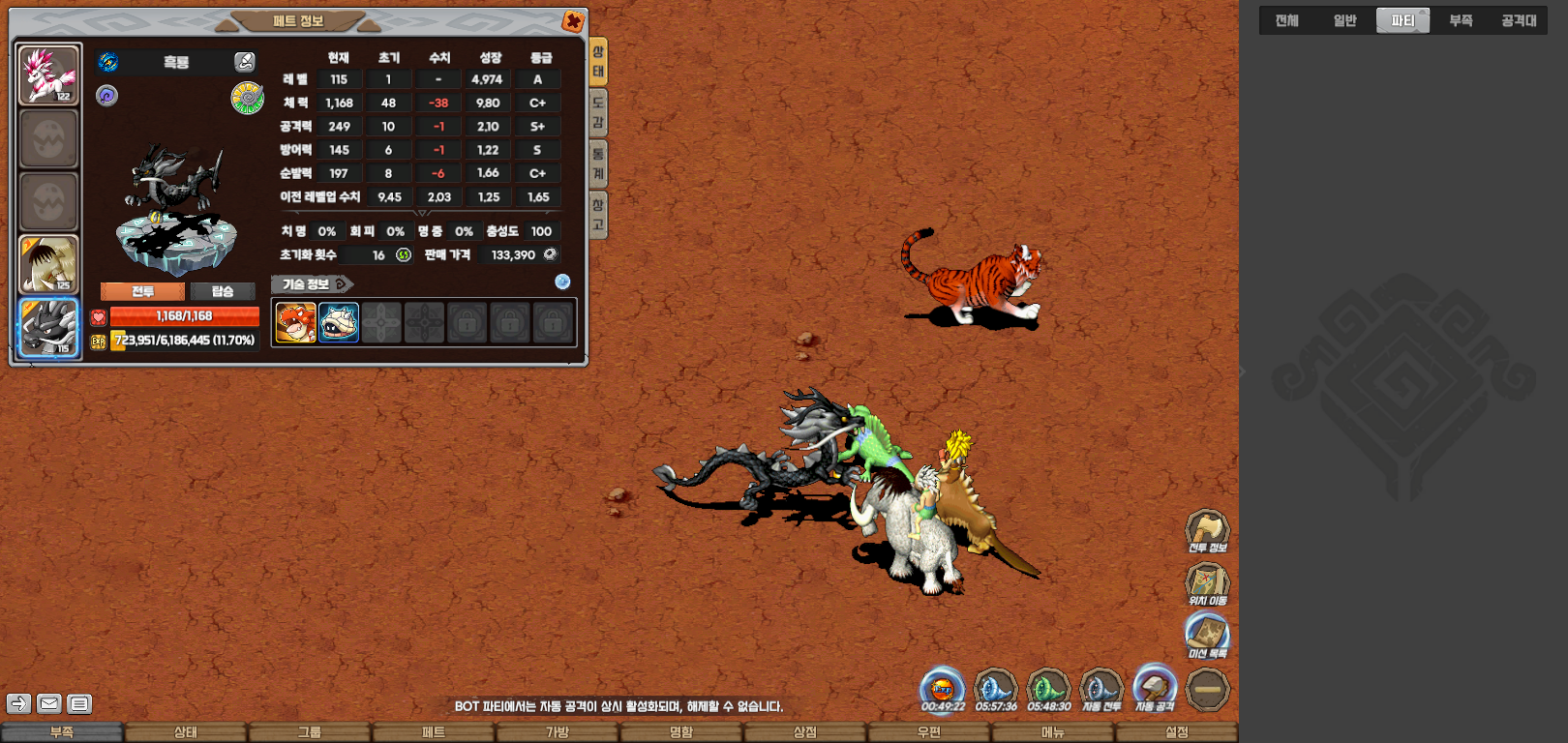
Task: Switch to the 도감 side tab
Action: tap(598, 113)
